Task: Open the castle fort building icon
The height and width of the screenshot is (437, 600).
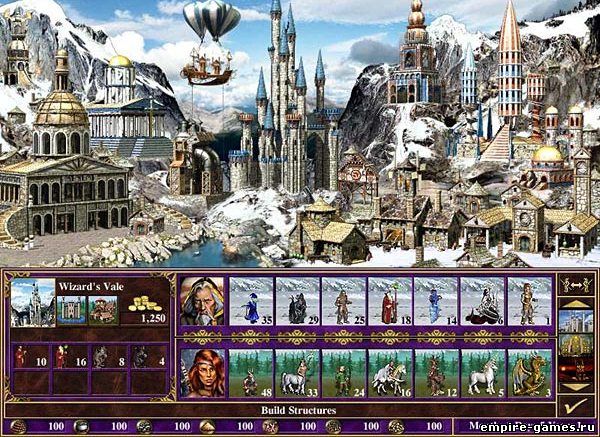Action: coord(72,309)
